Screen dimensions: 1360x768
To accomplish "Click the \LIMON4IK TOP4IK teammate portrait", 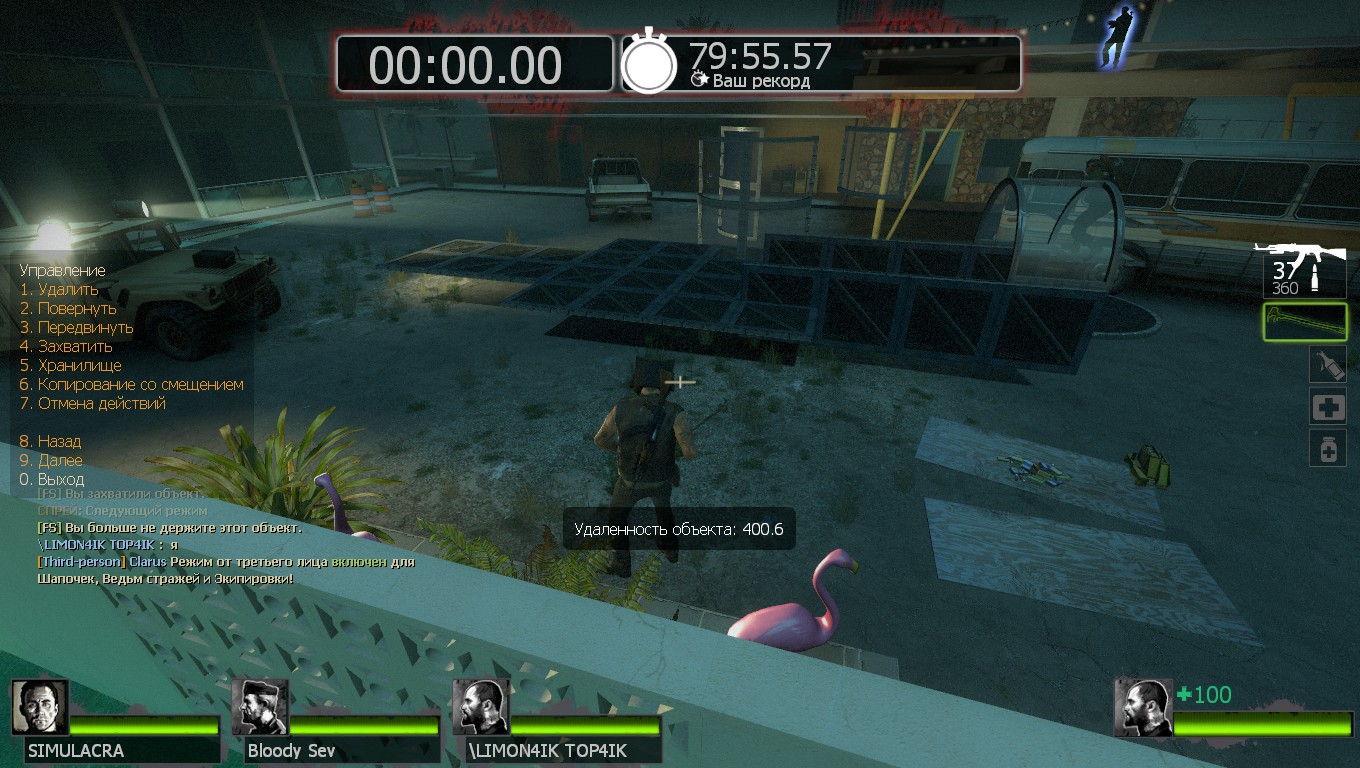I will click(x=480, y=708).
